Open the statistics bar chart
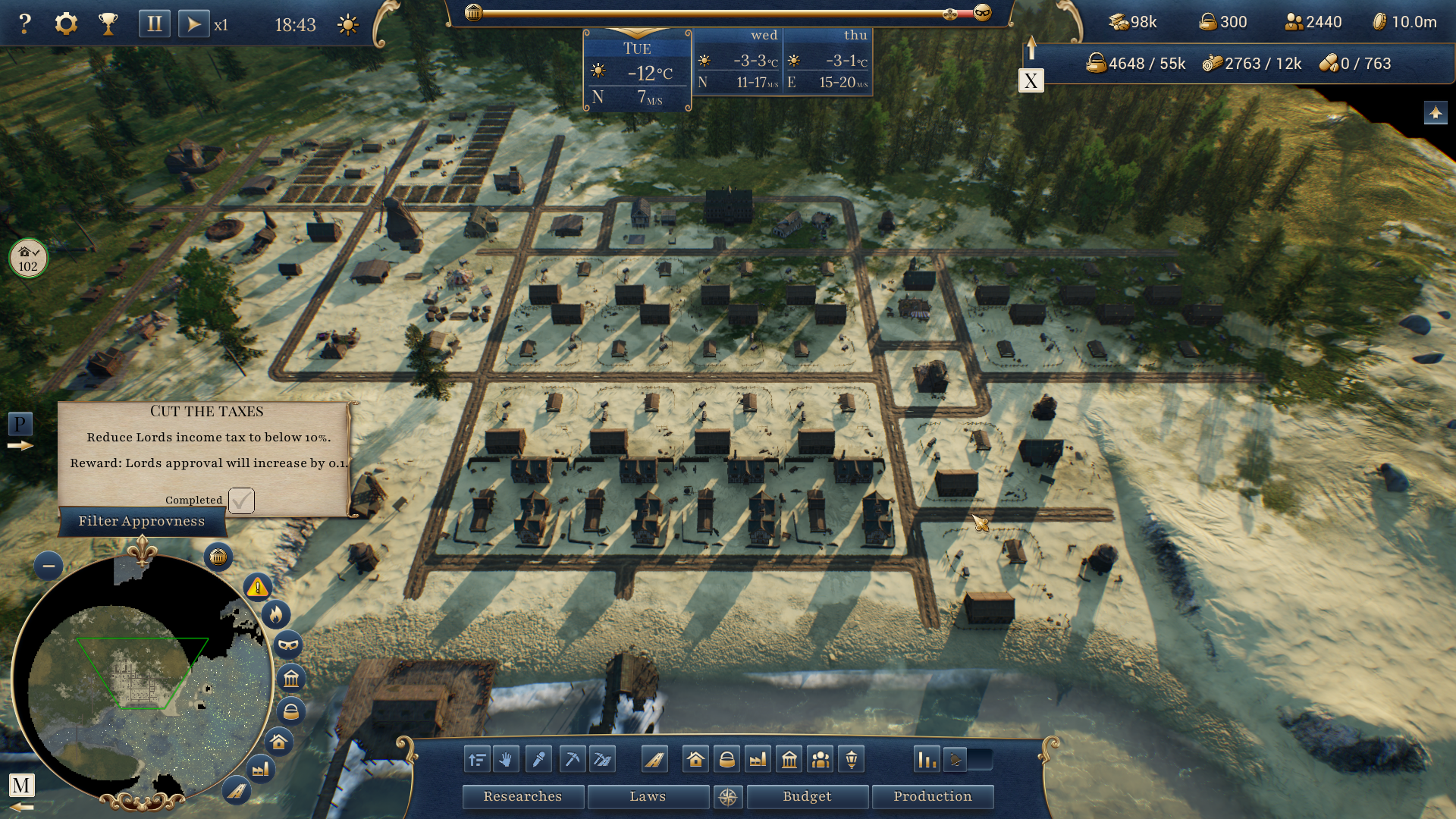1456x819 pixels. click(927, 759)
